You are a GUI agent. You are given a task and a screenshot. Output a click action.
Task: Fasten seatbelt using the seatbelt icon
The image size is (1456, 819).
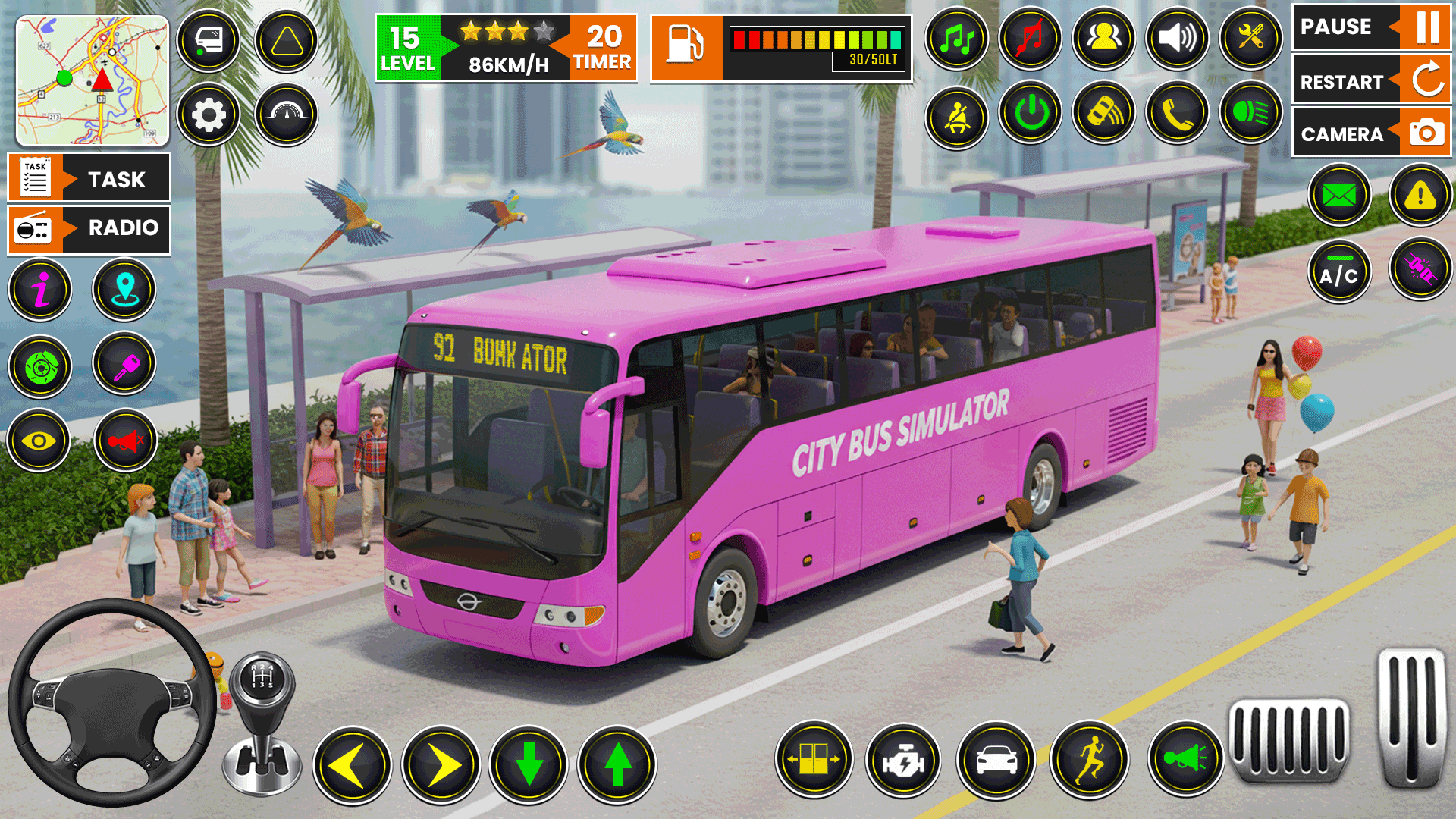click(x=957, y=118)
